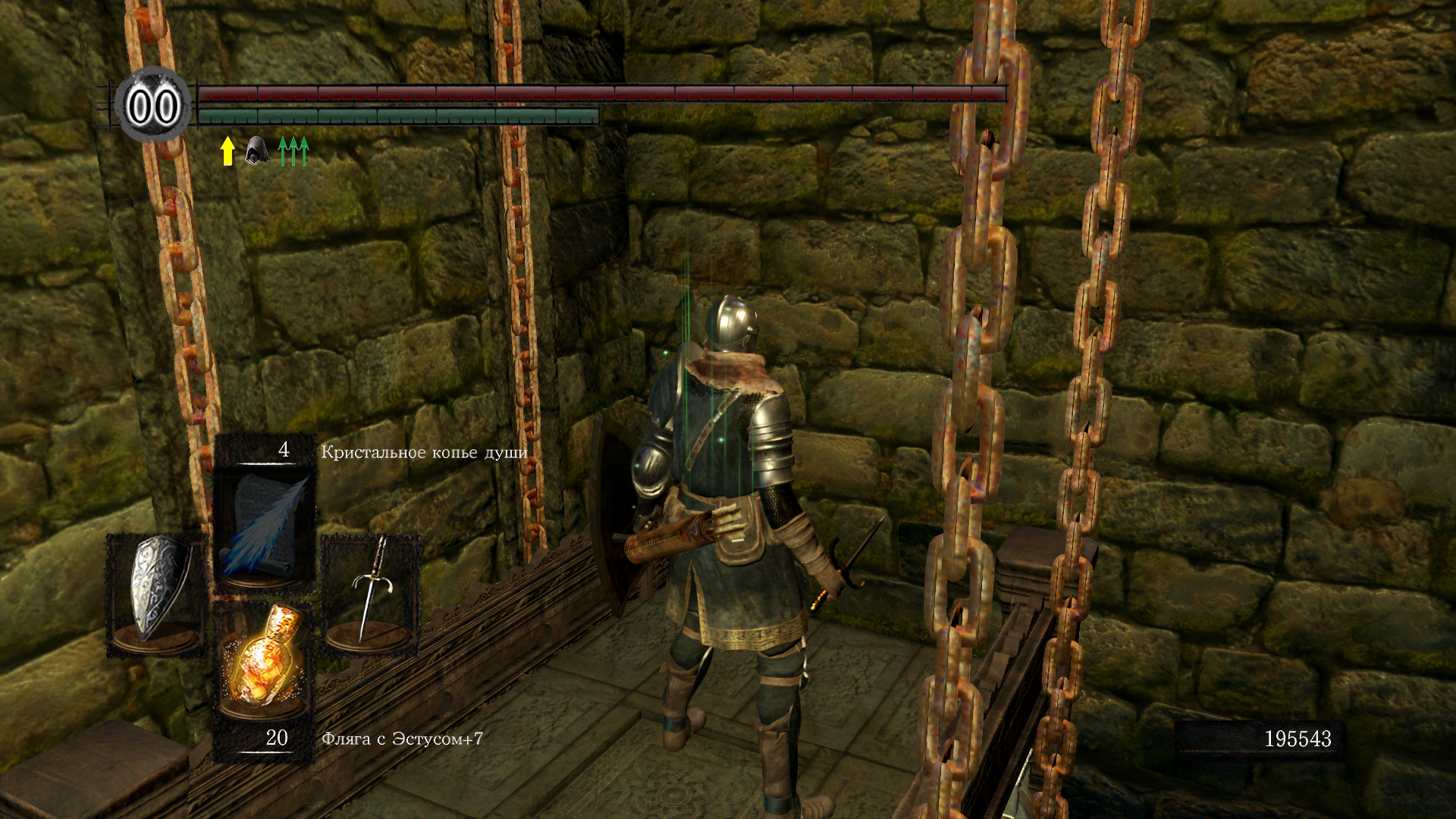This screenshot has width=1456, height=819.
Task: Click the green triple-arrow buff icon
Action: click(x=293, y=151)
